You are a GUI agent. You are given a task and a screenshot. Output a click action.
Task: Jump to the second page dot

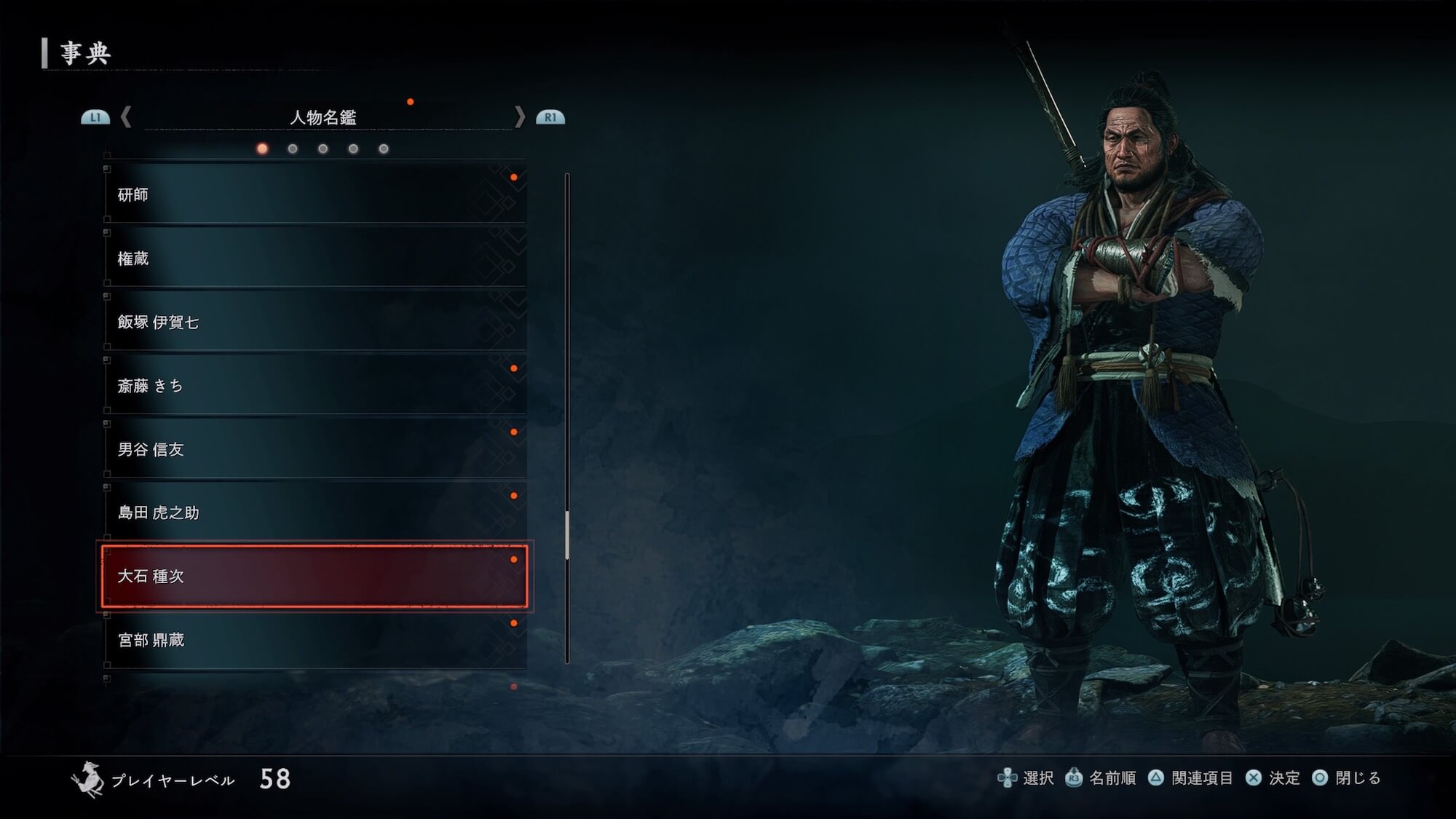[293, 149]
